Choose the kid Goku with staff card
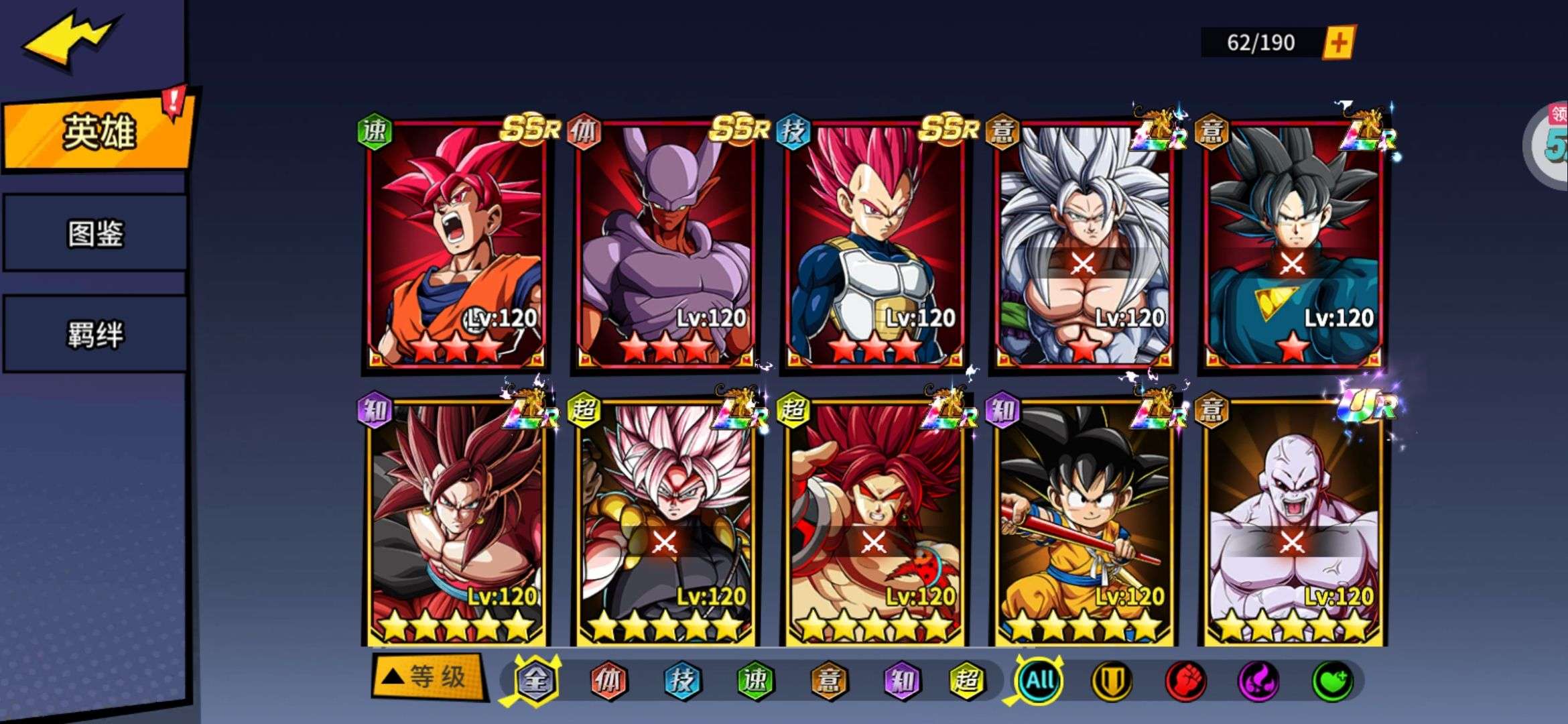 click(x=1084, y=523)
